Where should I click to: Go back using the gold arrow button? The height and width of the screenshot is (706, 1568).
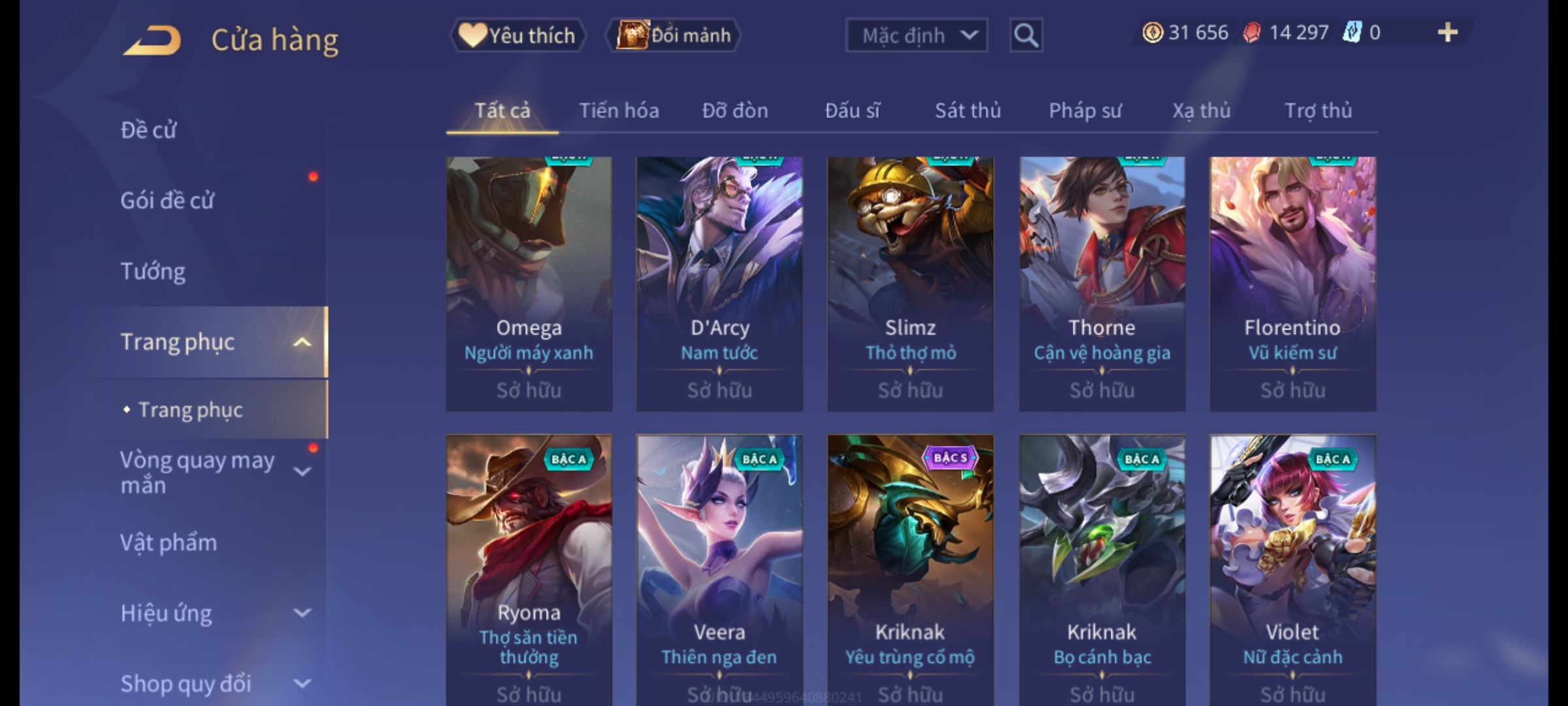point(152,40)
